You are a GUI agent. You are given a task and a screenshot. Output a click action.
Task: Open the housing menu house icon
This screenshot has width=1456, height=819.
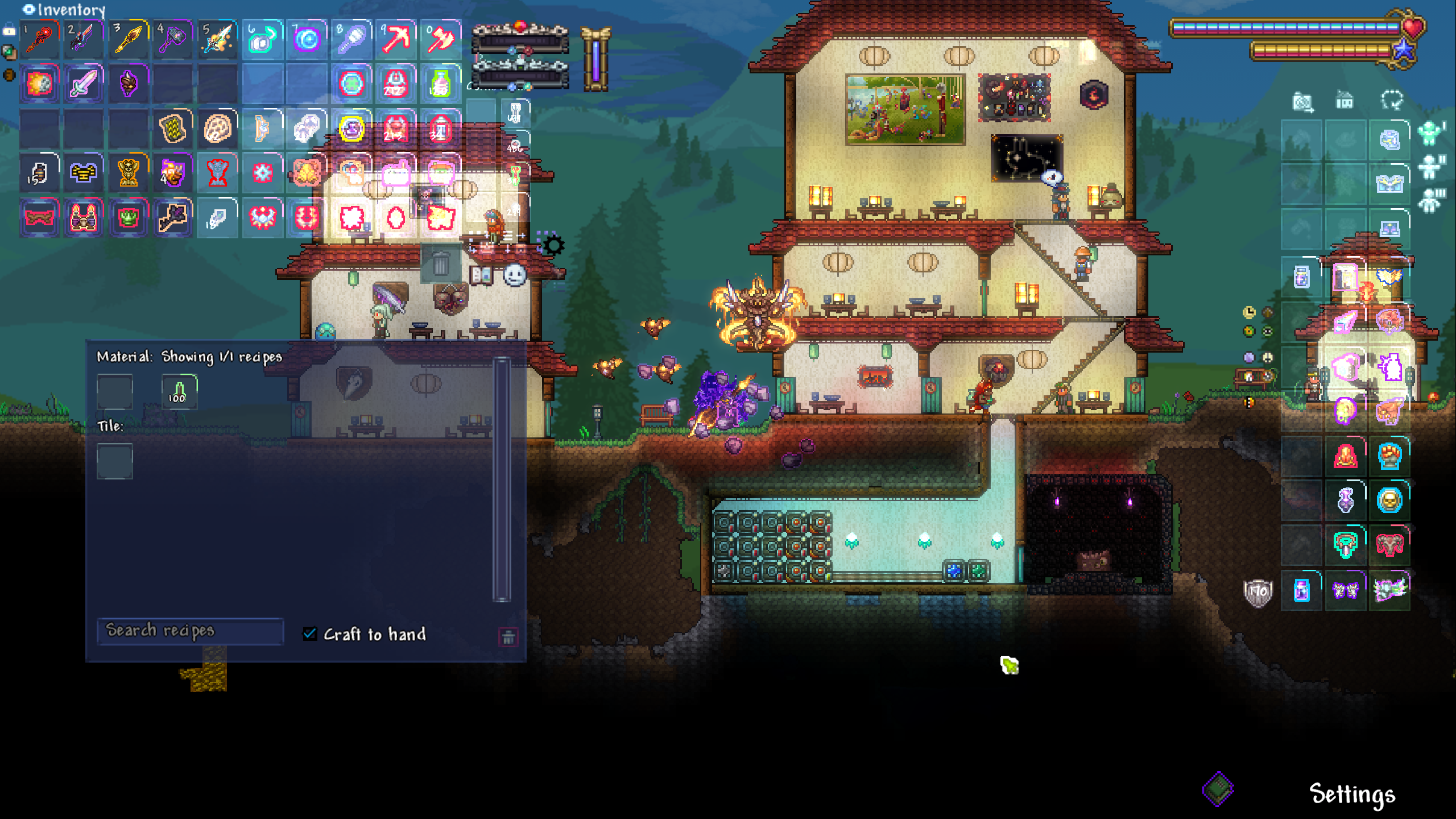coord(1345,101)
